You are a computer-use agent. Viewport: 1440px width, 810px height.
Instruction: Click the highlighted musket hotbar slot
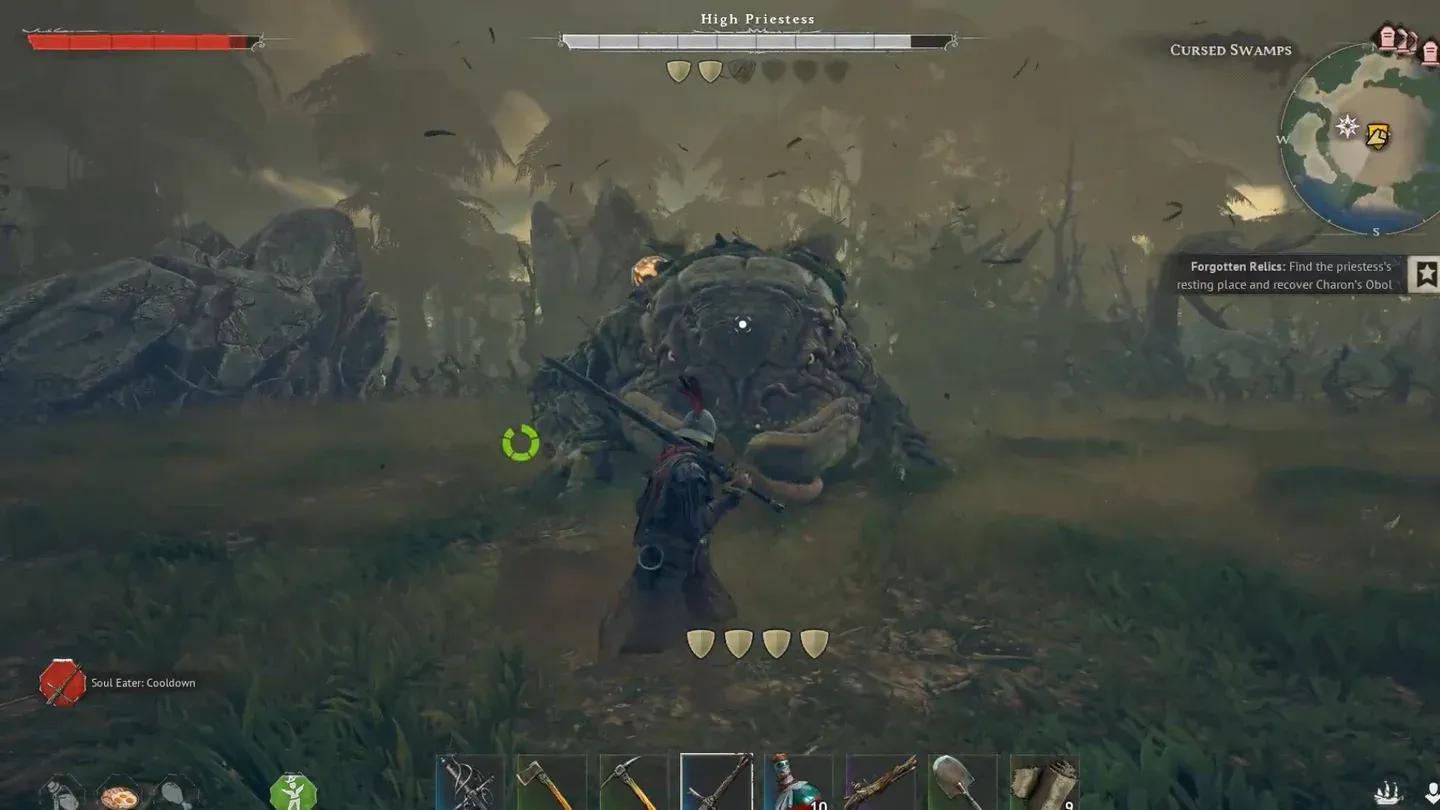[x=716, y=782]
